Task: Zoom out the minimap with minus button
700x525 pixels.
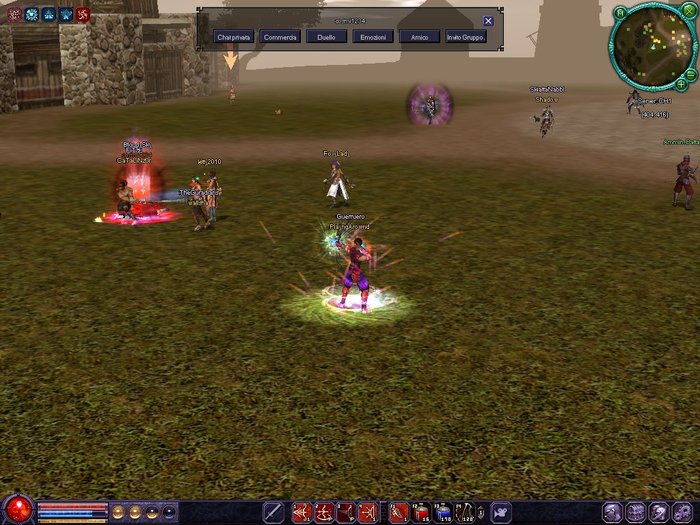Action: [x=689, y=73]
